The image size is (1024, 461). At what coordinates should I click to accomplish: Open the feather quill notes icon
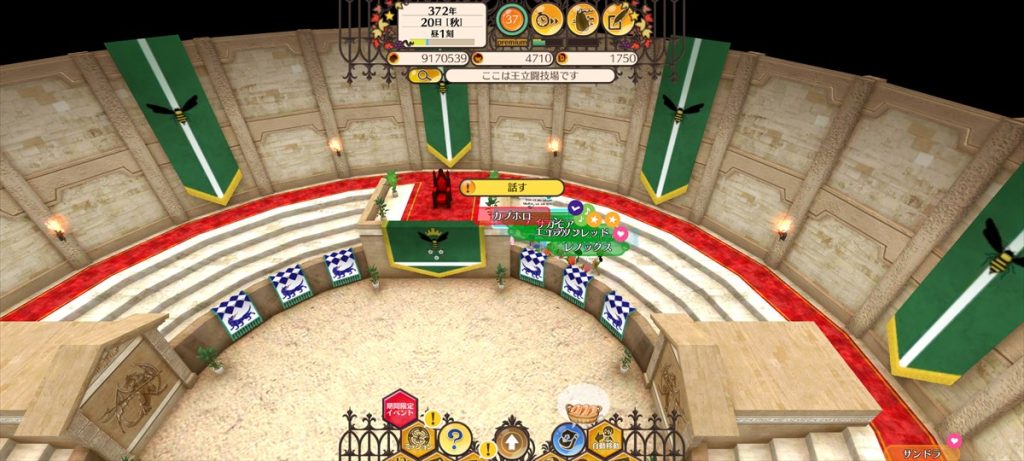click(620, 17)
